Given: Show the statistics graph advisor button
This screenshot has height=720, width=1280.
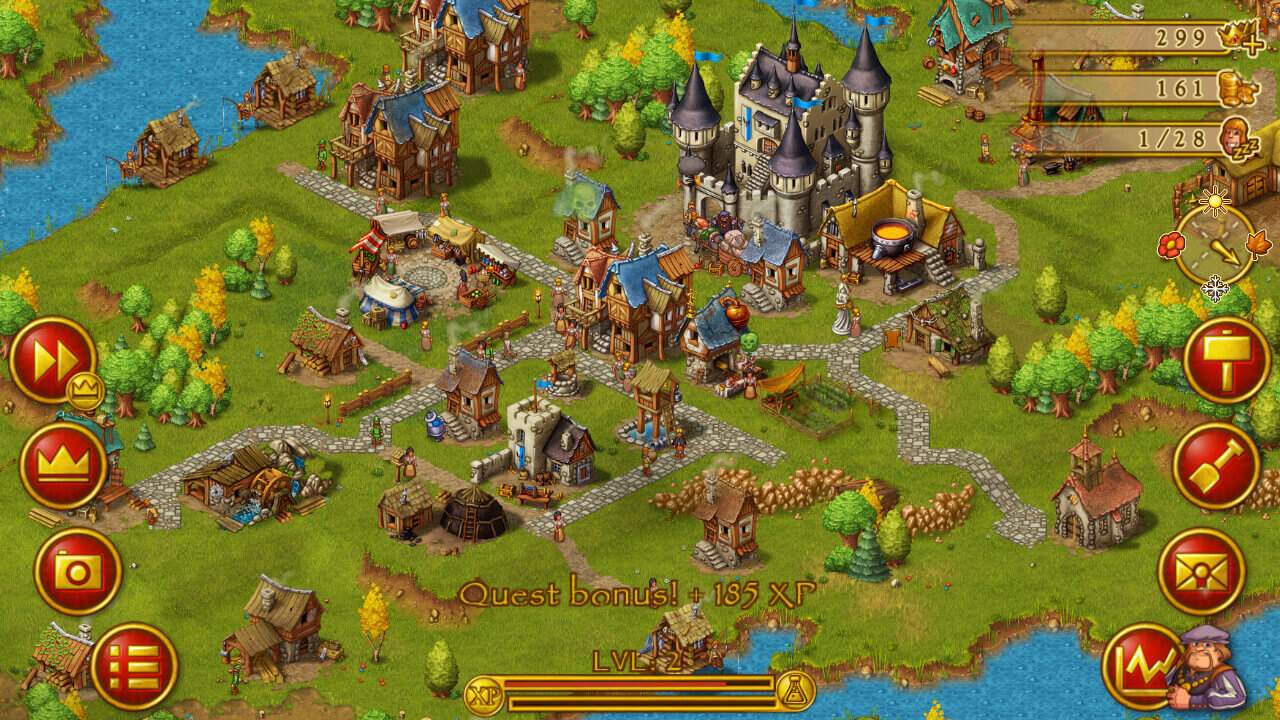Looking at the screenshot, I should point(1142,666).
